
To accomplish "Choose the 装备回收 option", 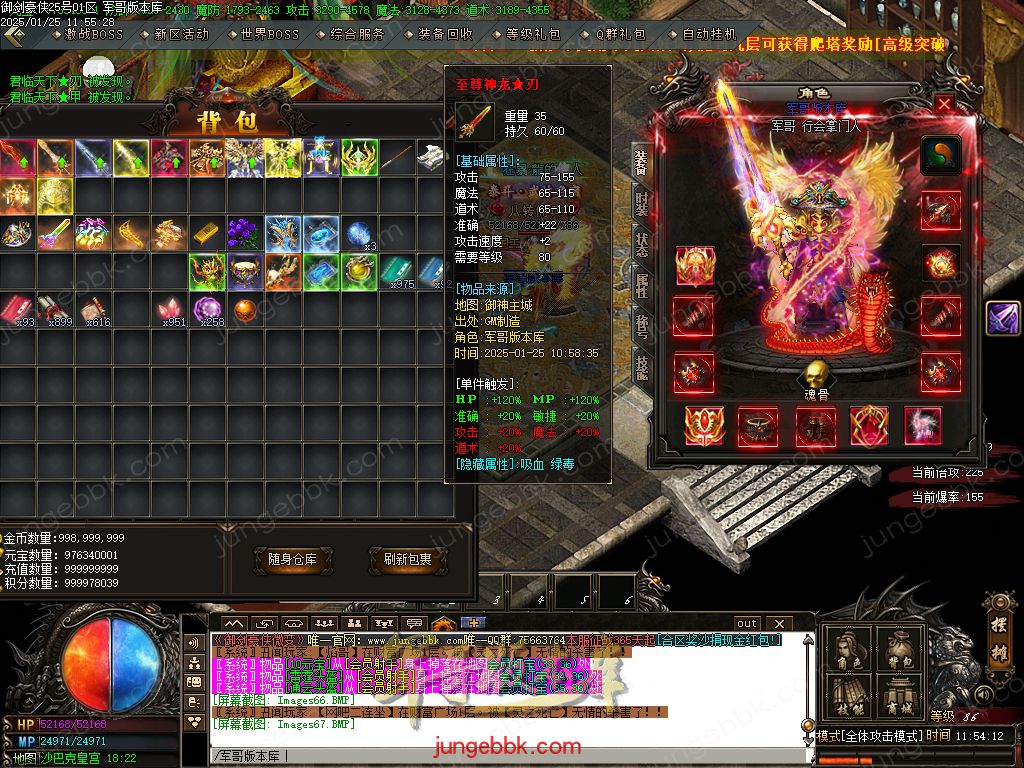I will (x=445, y=34).
